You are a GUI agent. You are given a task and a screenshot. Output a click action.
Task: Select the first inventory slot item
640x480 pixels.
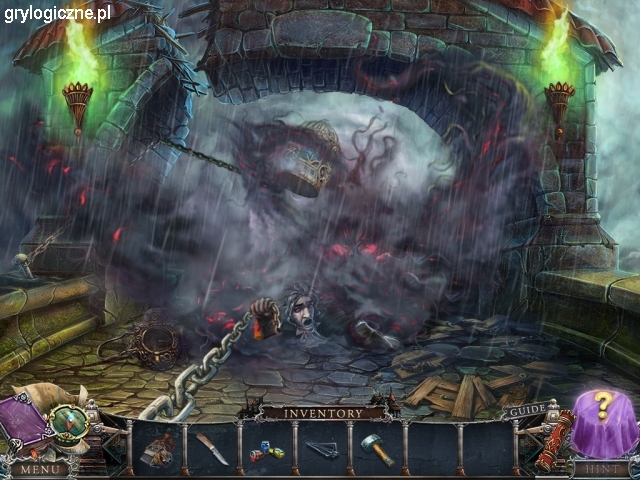tap(156, 448)
